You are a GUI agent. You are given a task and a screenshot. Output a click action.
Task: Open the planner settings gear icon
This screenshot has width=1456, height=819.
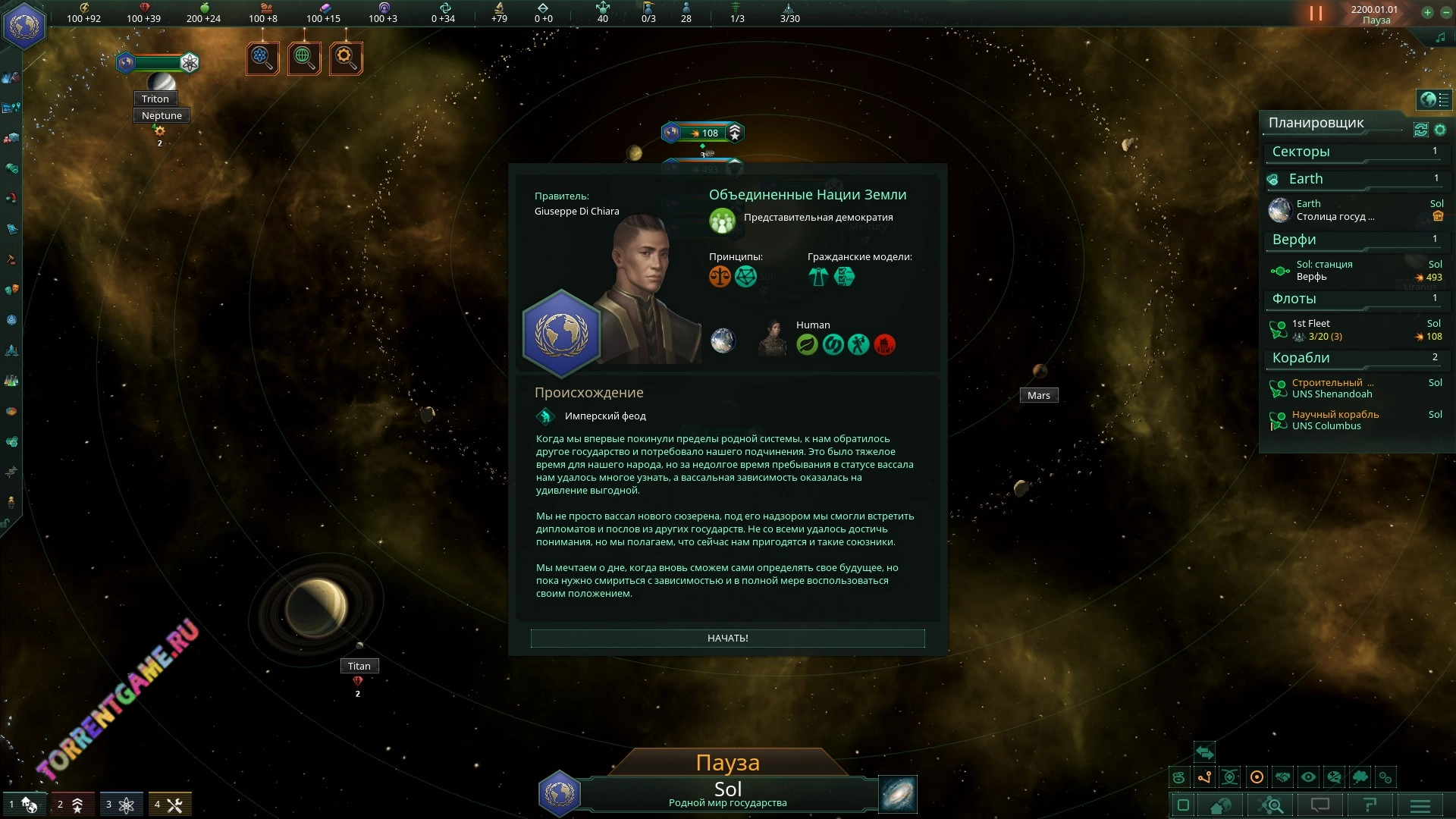click(x=1440, y=130)
